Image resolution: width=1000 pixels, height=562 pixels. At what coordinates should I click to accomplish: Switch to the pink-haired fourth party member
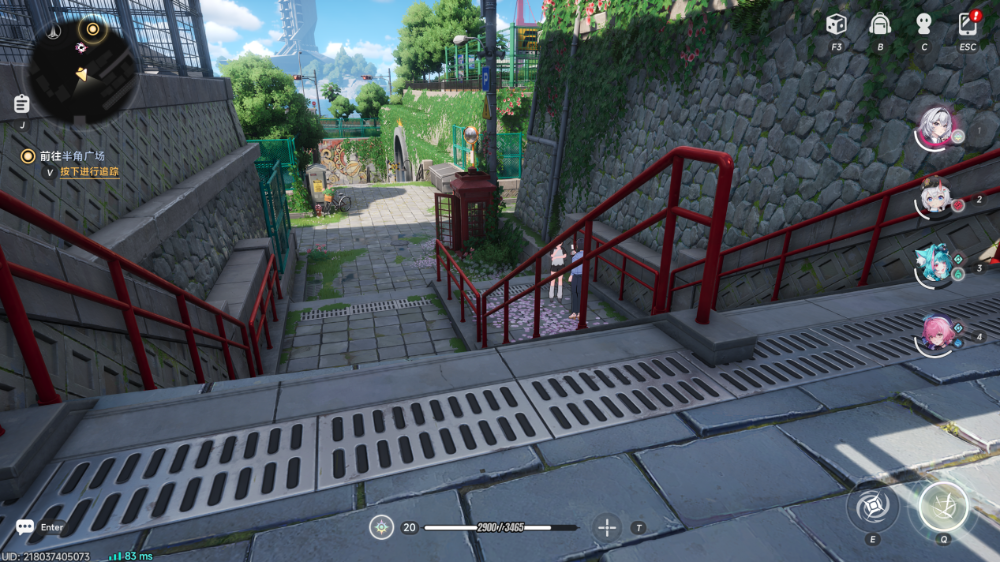pos(937,334)
